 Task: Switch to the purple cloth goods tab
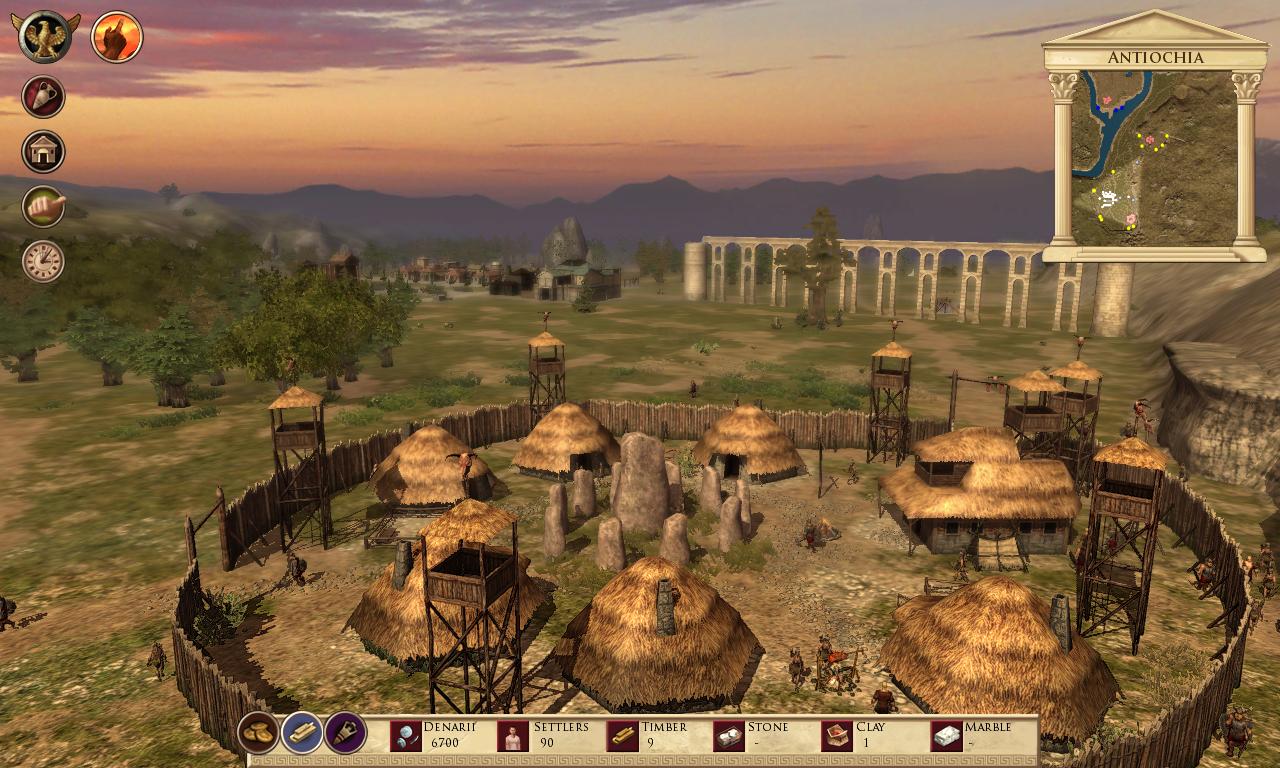tap(345, 733)
